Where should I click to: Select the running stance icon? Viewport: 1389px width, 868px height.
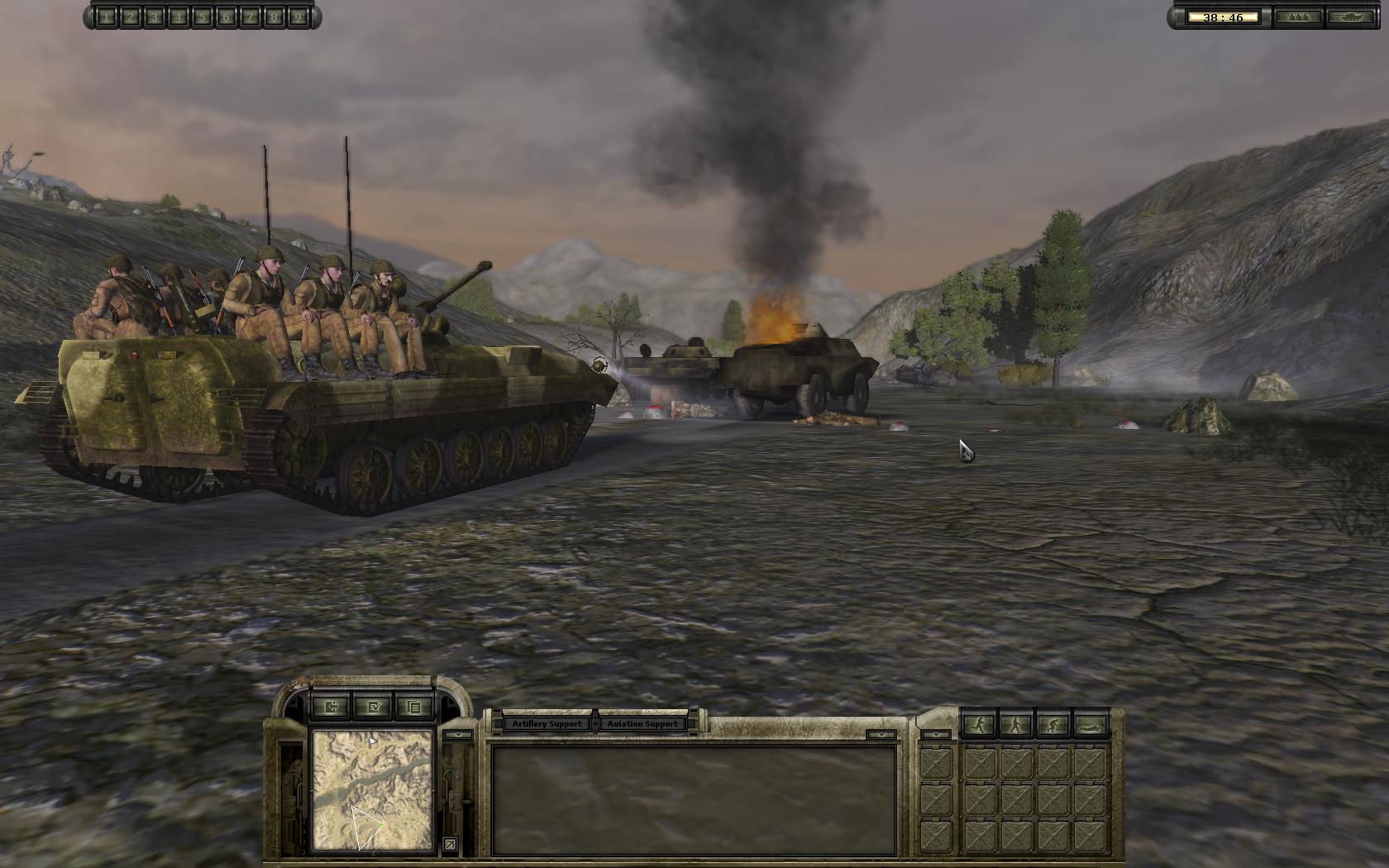click(x=979, y=725)
